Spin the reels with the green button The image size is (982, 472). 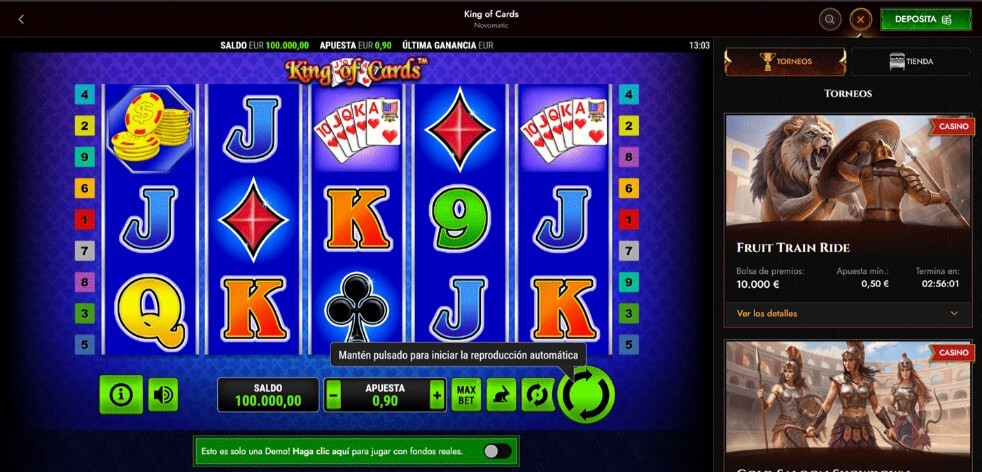(x=586, y=395)
